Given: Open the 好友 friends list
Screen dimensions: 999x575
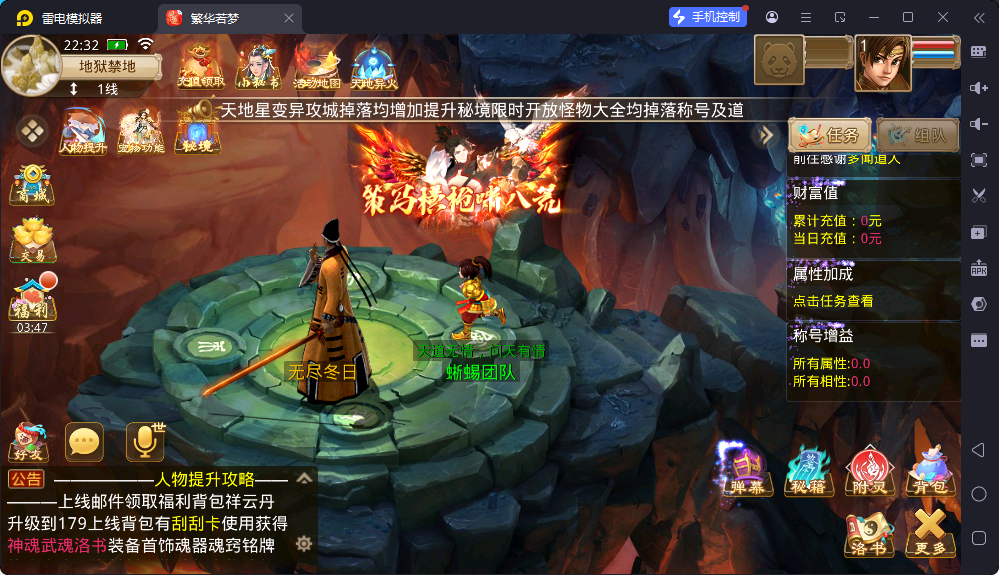Looking at the screenshot, I should (28, 442).
